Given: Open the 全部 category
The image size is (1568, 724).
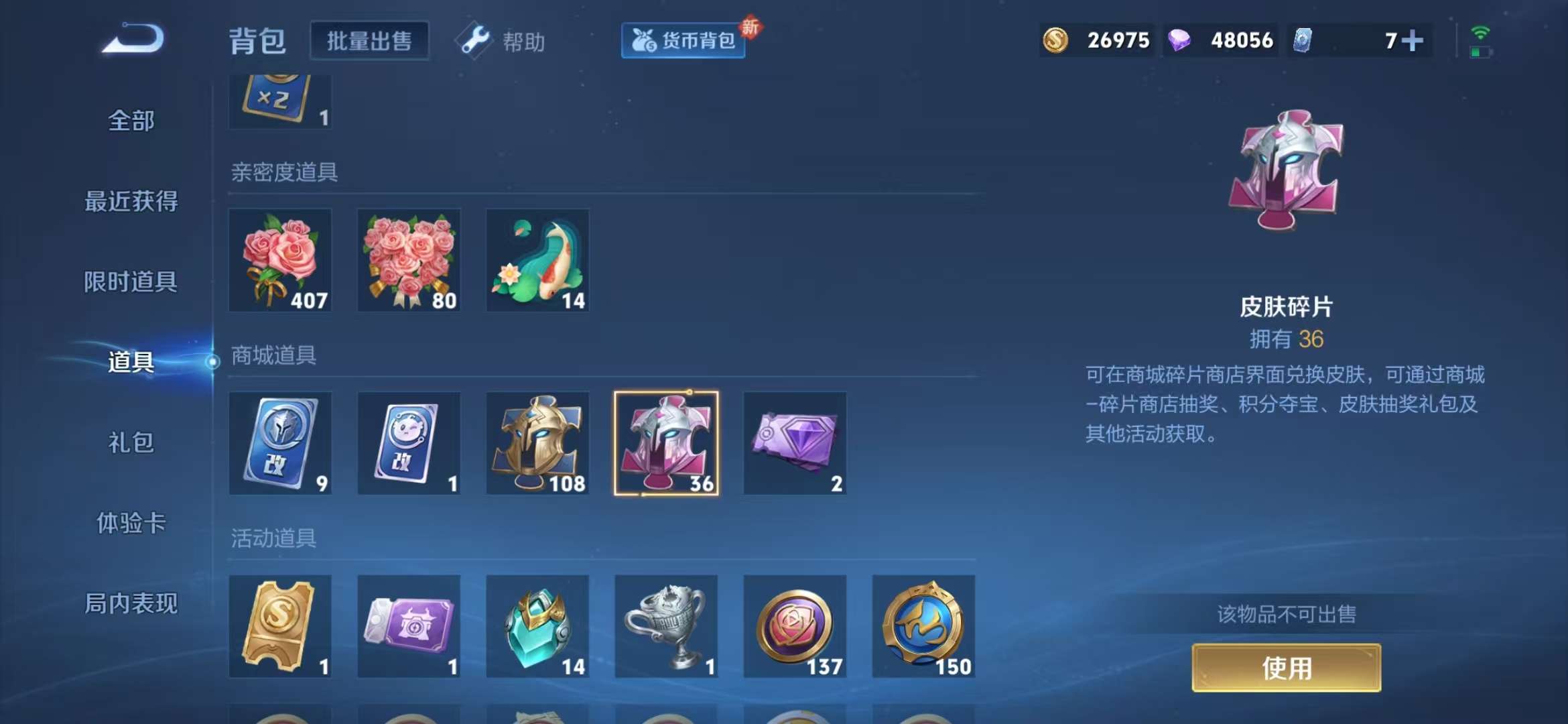Looking at the screenshot, I should pyautogui.click(x=131, y=121).
